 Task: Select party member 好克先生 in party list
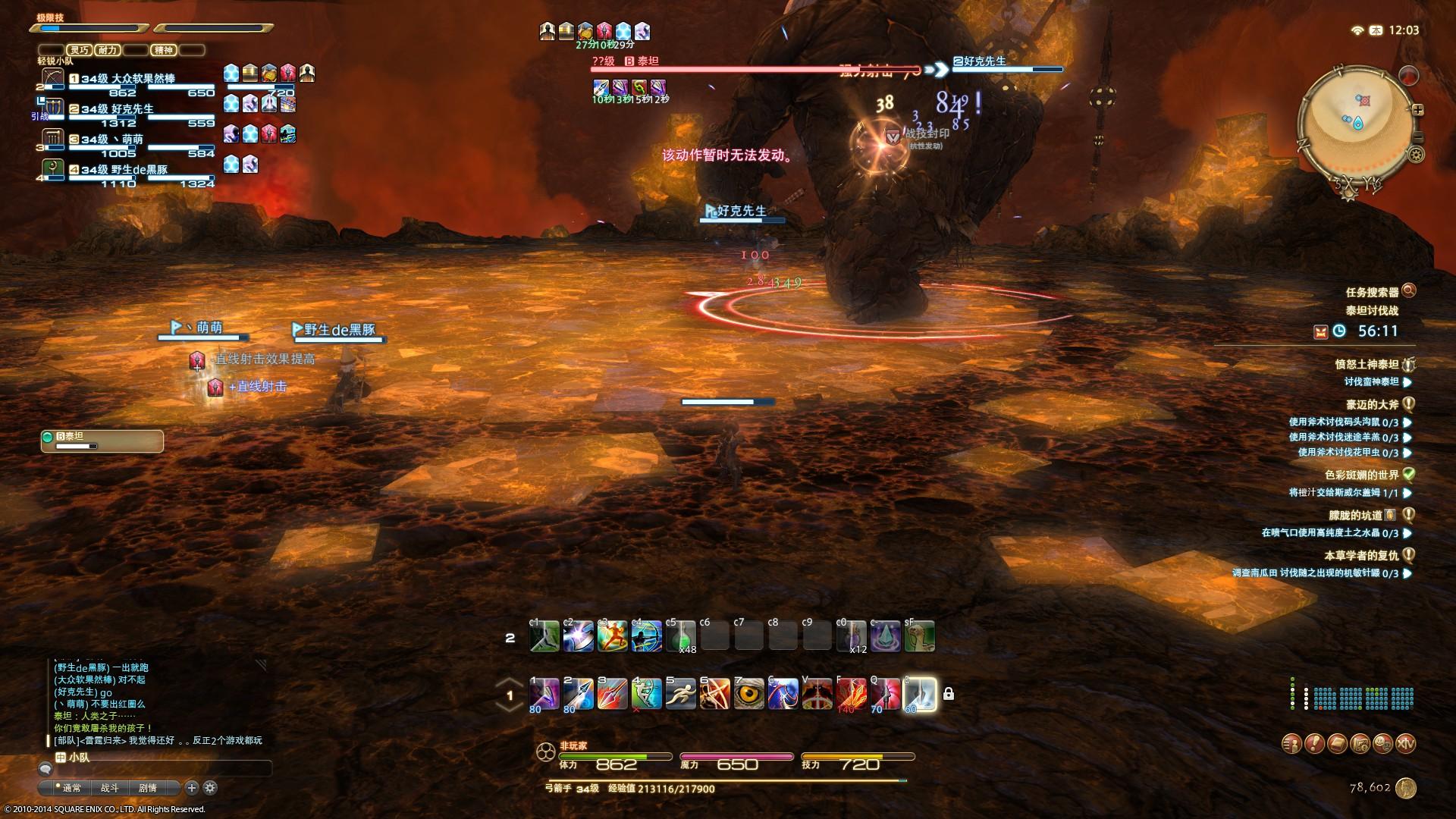click(133, 109)
